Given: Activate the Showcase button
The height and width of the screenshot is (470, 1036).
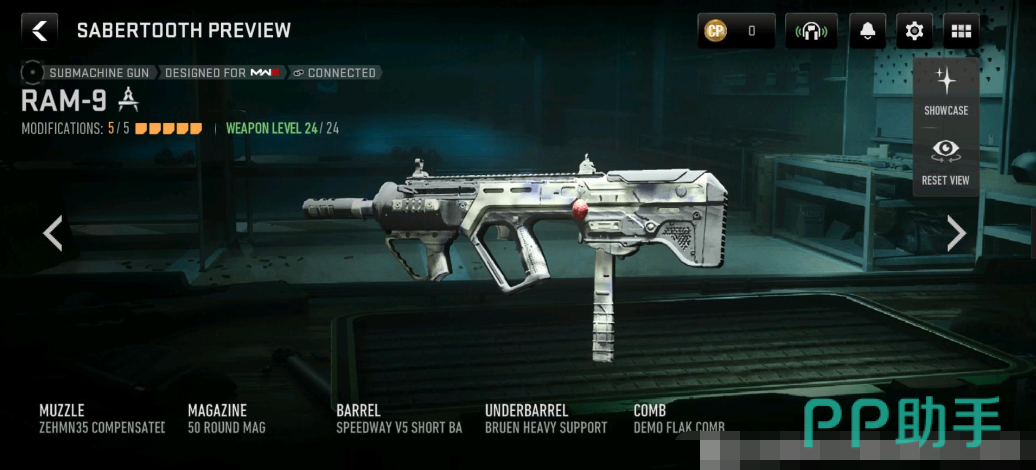Looking at the screenshot, I should point(945,91).
